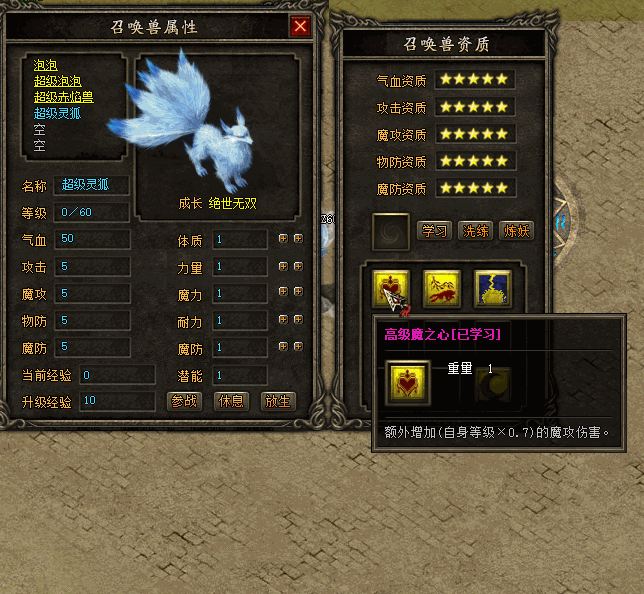Pick 超级赤焰兽 in the pet list
Image resolution: width=644 pixels, height=594 pixels.
coord(64,98)
